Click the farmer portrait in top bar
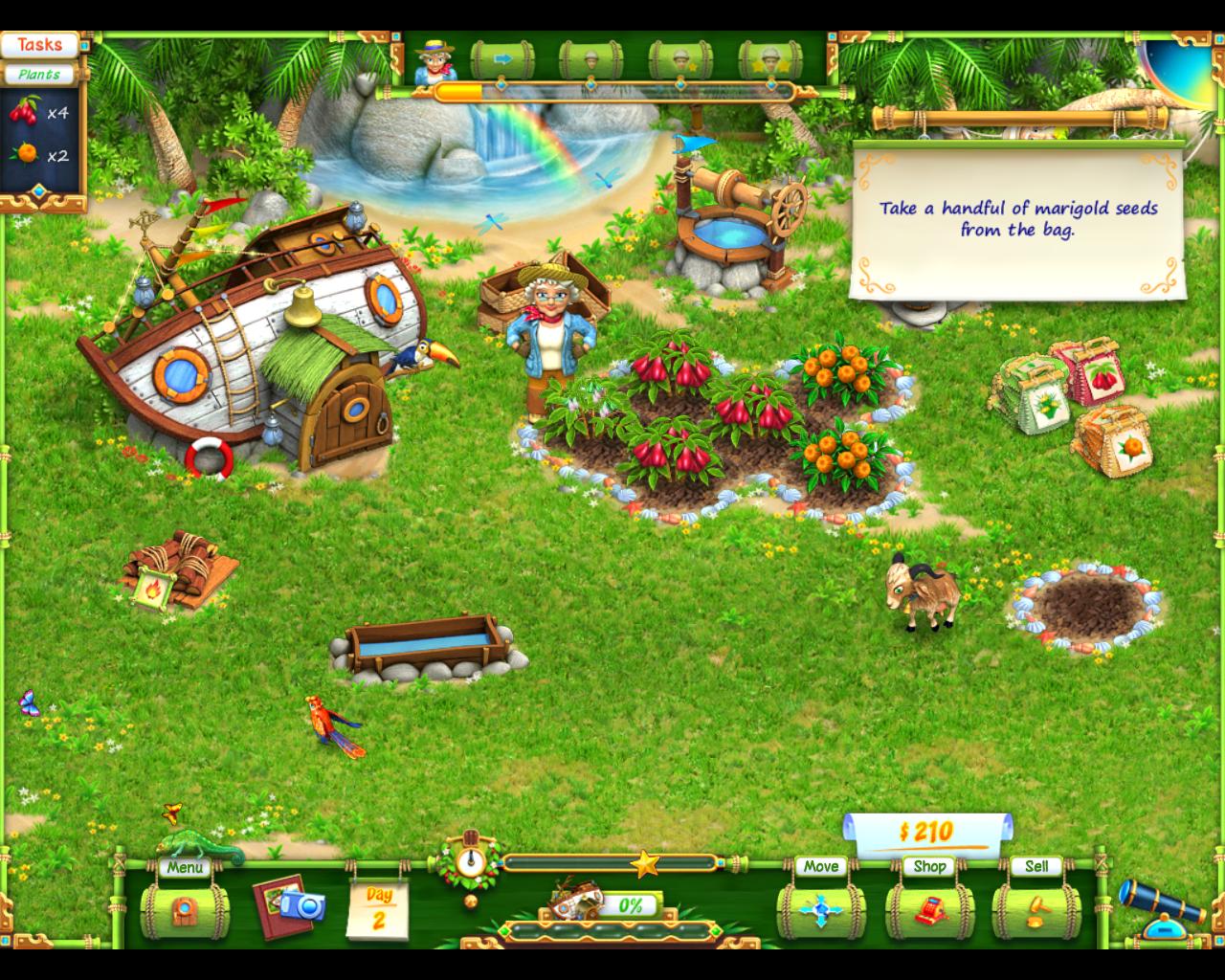This screenshot has height=980, width=1225. (x=435, y=60)
